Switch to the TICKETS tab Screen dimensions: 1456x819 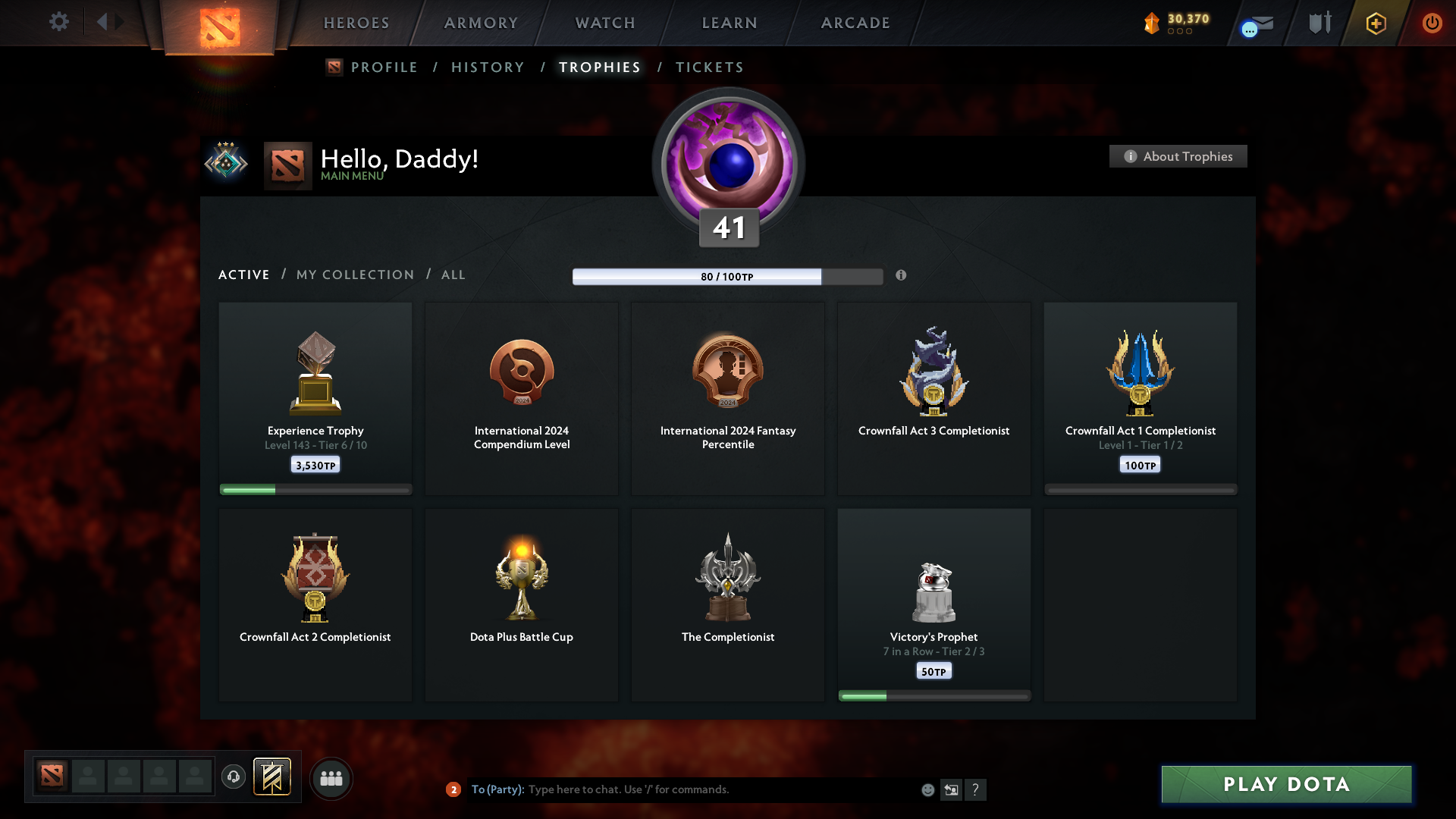709,67
